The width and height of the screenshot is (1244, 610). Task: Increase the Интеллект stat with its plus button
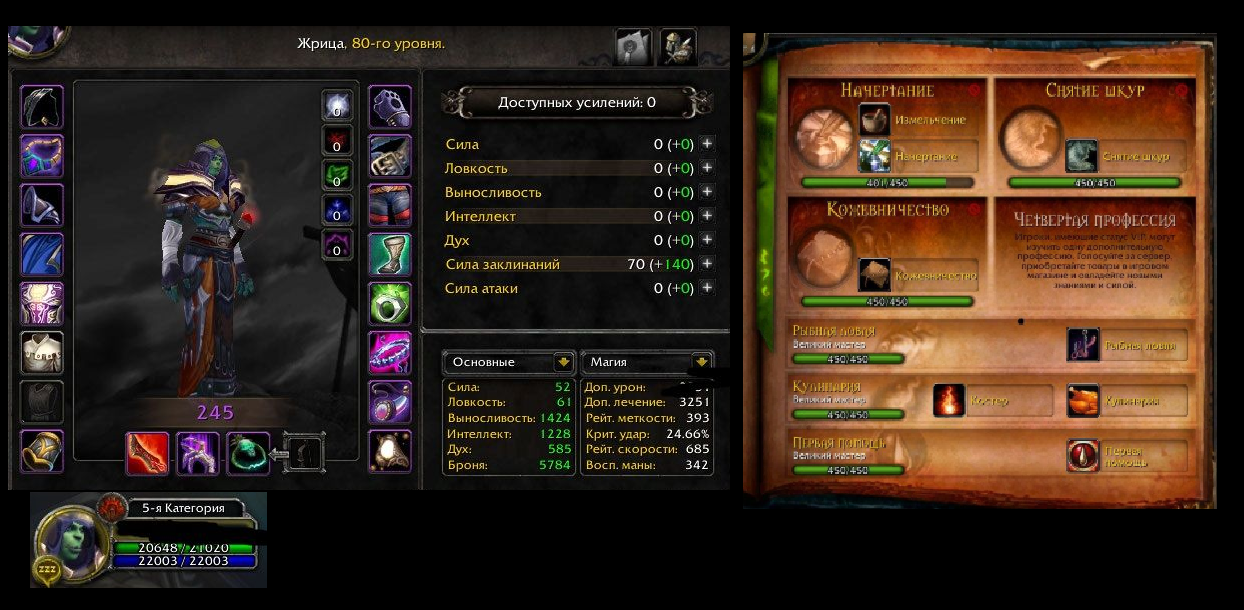click(707, 216)
